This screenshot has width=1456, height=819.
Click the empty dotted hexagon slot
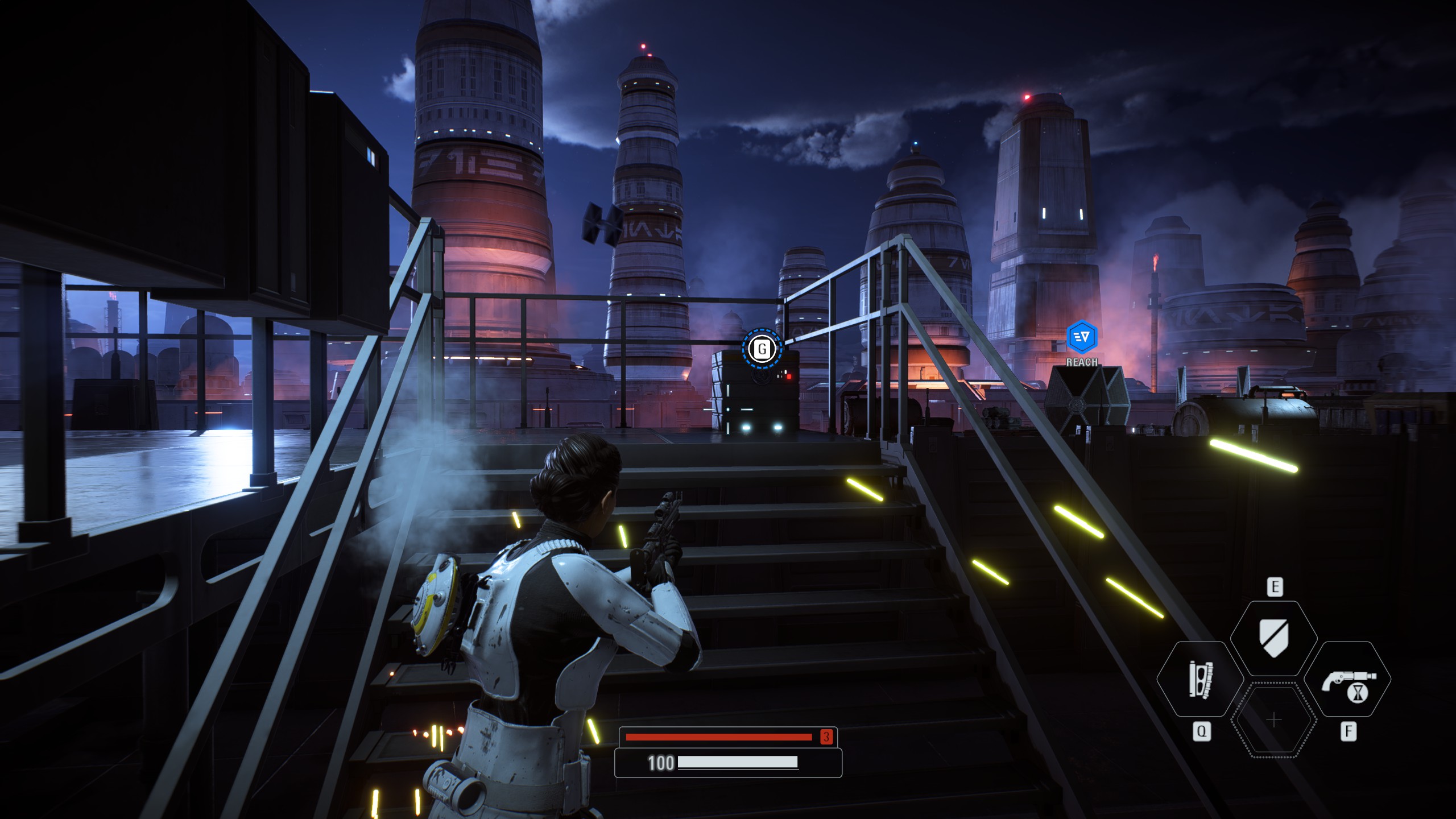click(1274, 720)
